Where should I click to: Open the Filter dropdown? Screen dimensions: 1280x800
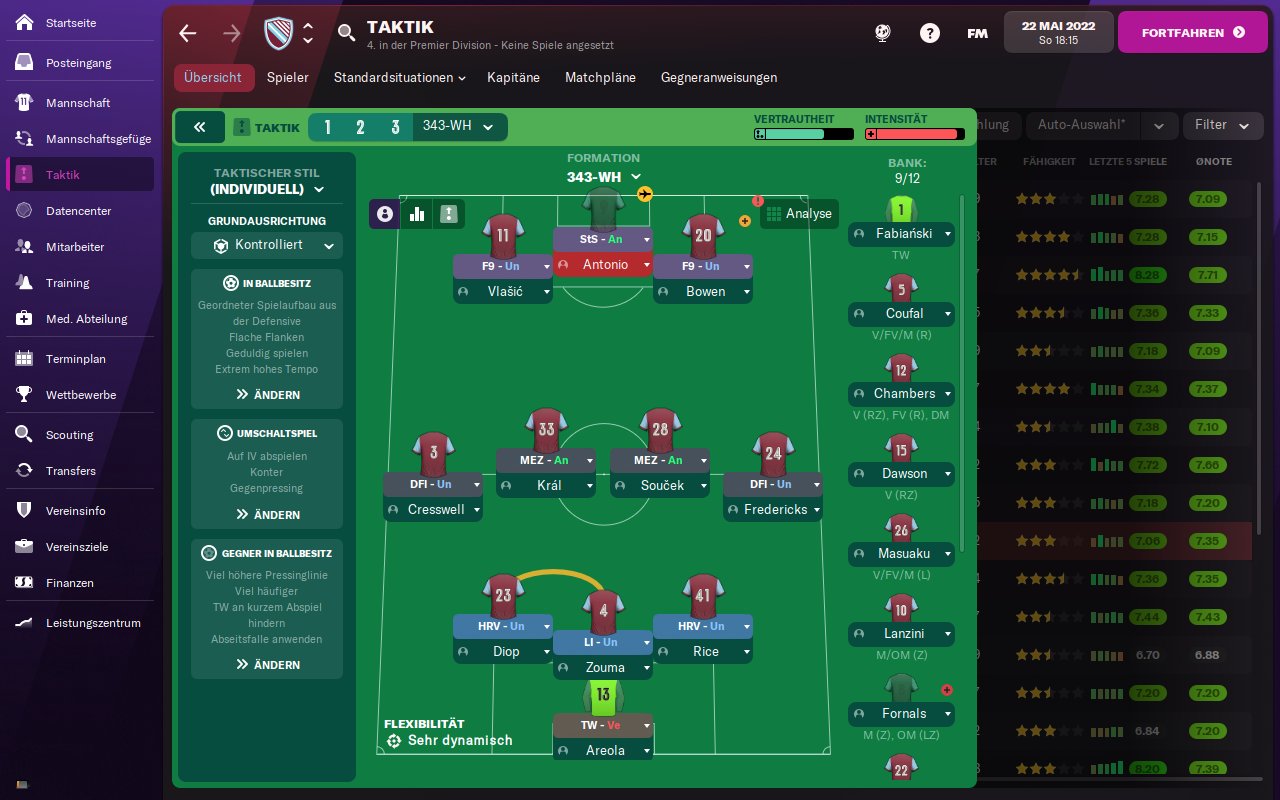click(x=1219, y=126)
